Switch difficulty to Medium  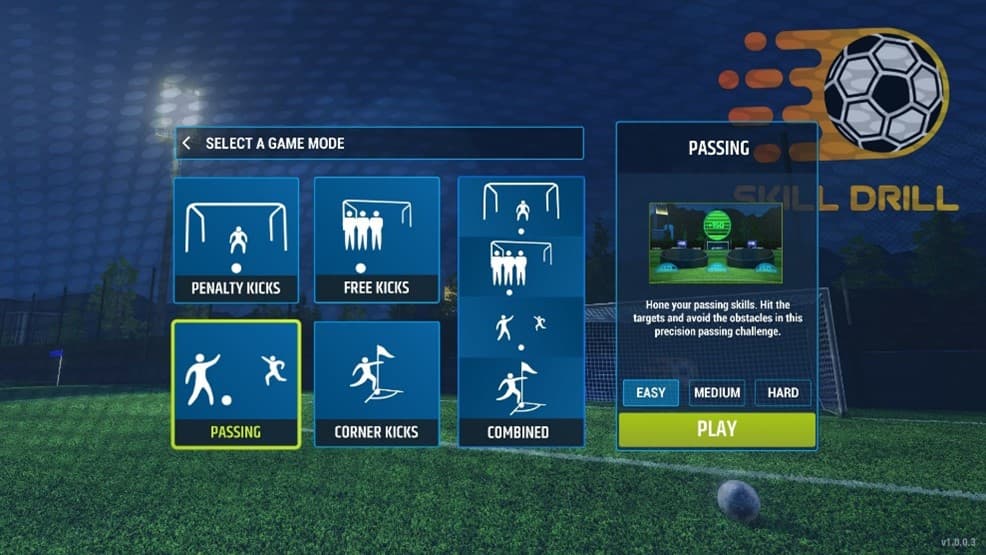717,393
